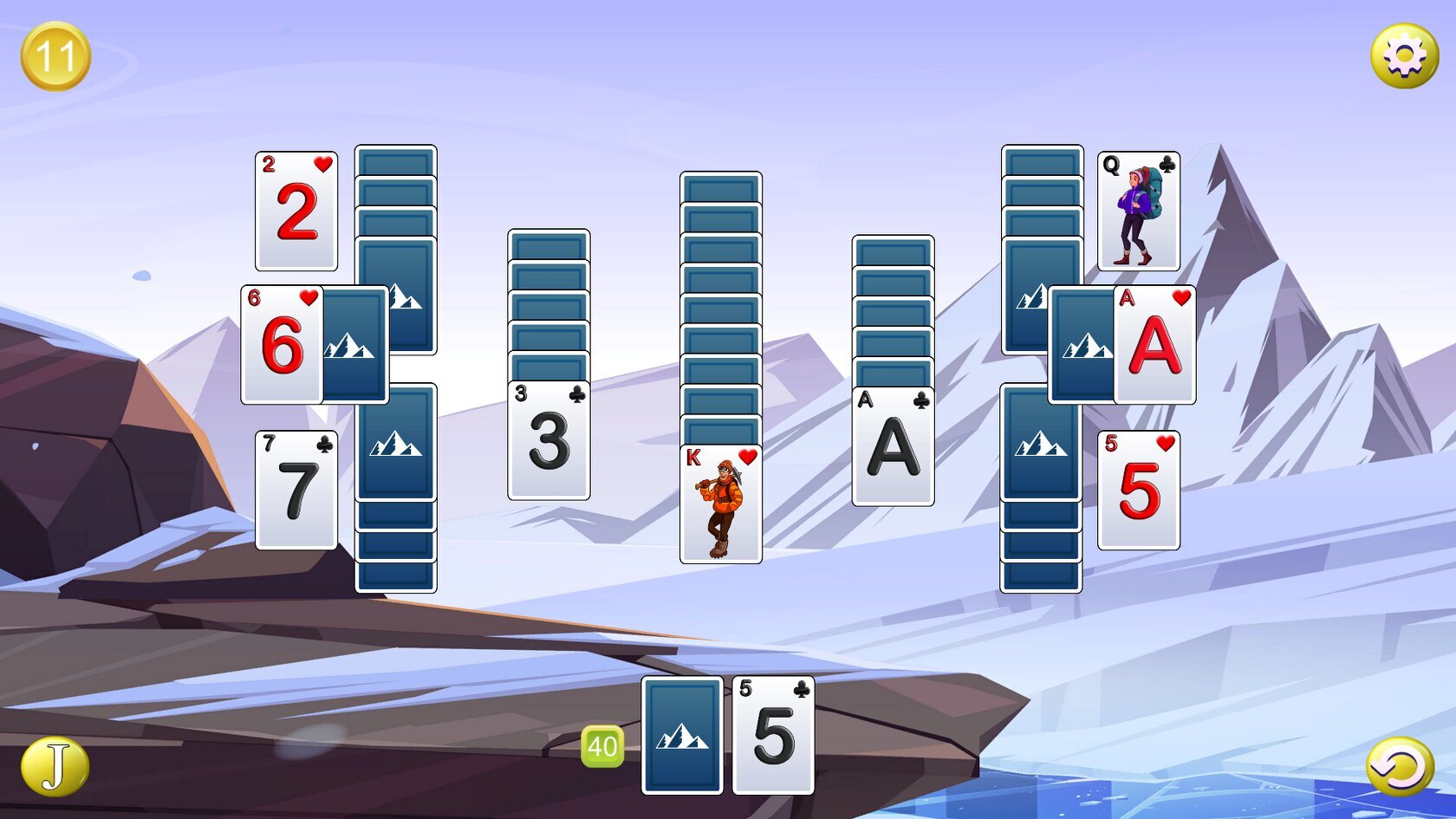Select the 2 of hearts card
This screenshot has width=1456, height=819.
296,211
